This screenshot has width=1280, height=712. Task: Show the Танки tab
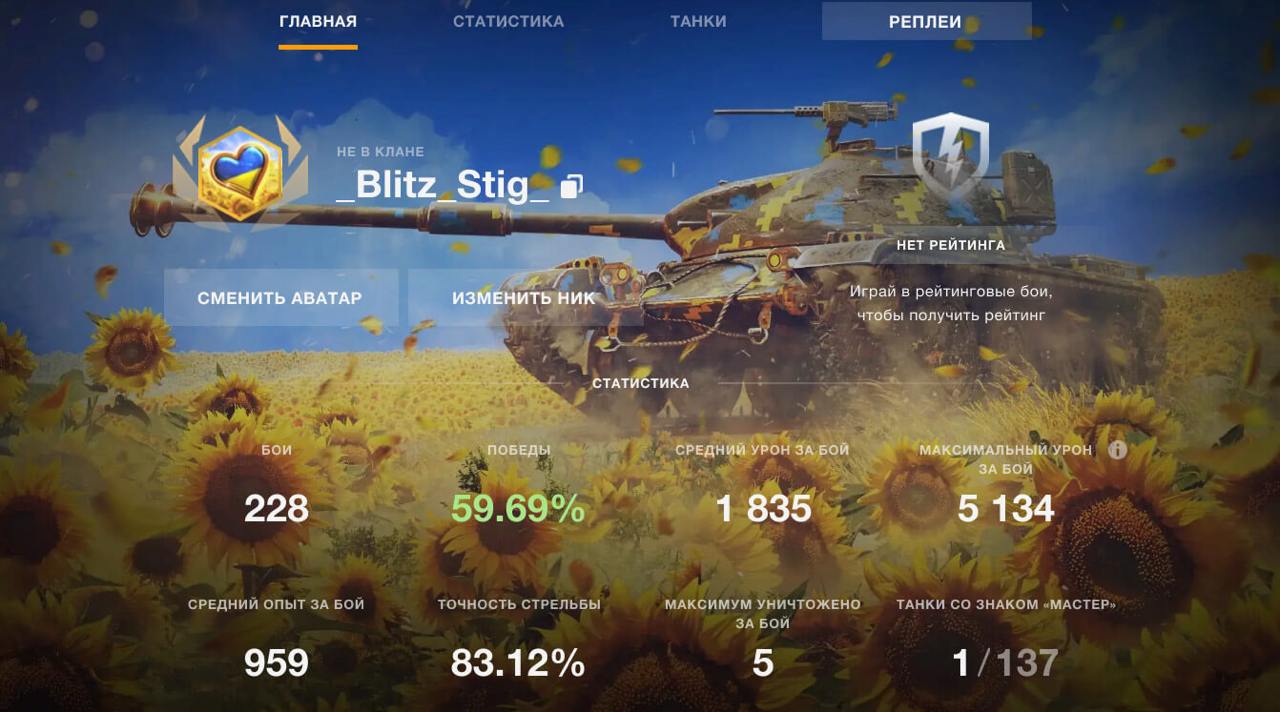[699, 22]
